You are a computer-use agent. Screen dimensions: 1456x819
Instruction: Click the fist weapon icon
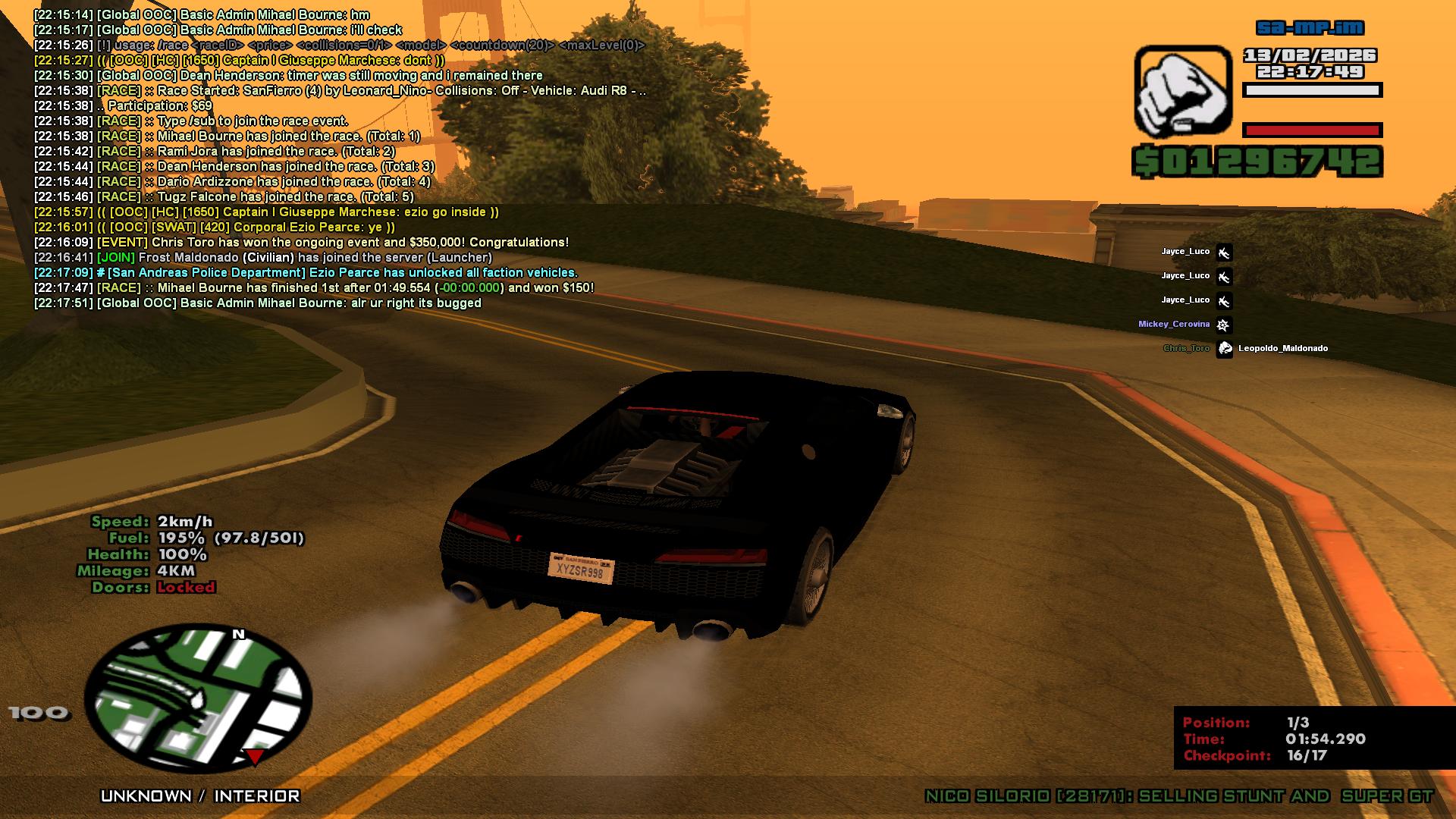coord(1182,92)
